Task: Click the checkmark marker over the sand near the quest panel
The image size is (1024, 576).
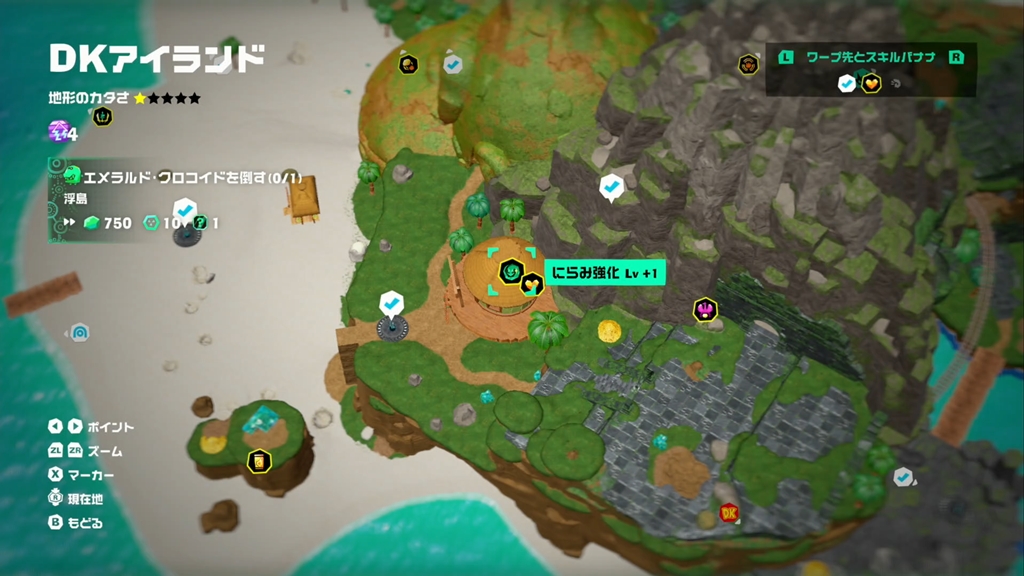Action: 185,211
